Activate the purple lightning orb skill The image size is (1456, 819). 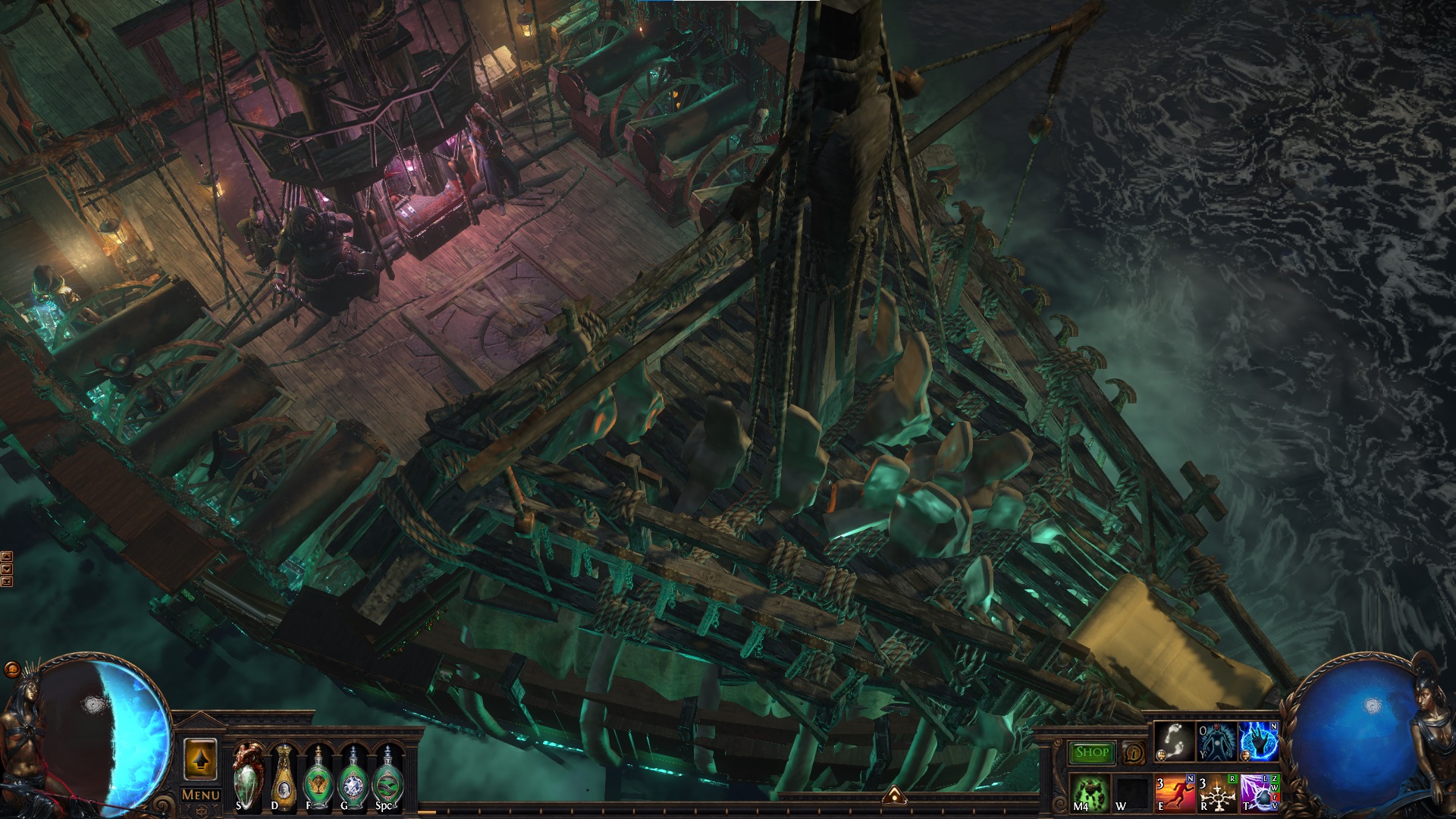pyautogui.click(x=1260, y=792)
